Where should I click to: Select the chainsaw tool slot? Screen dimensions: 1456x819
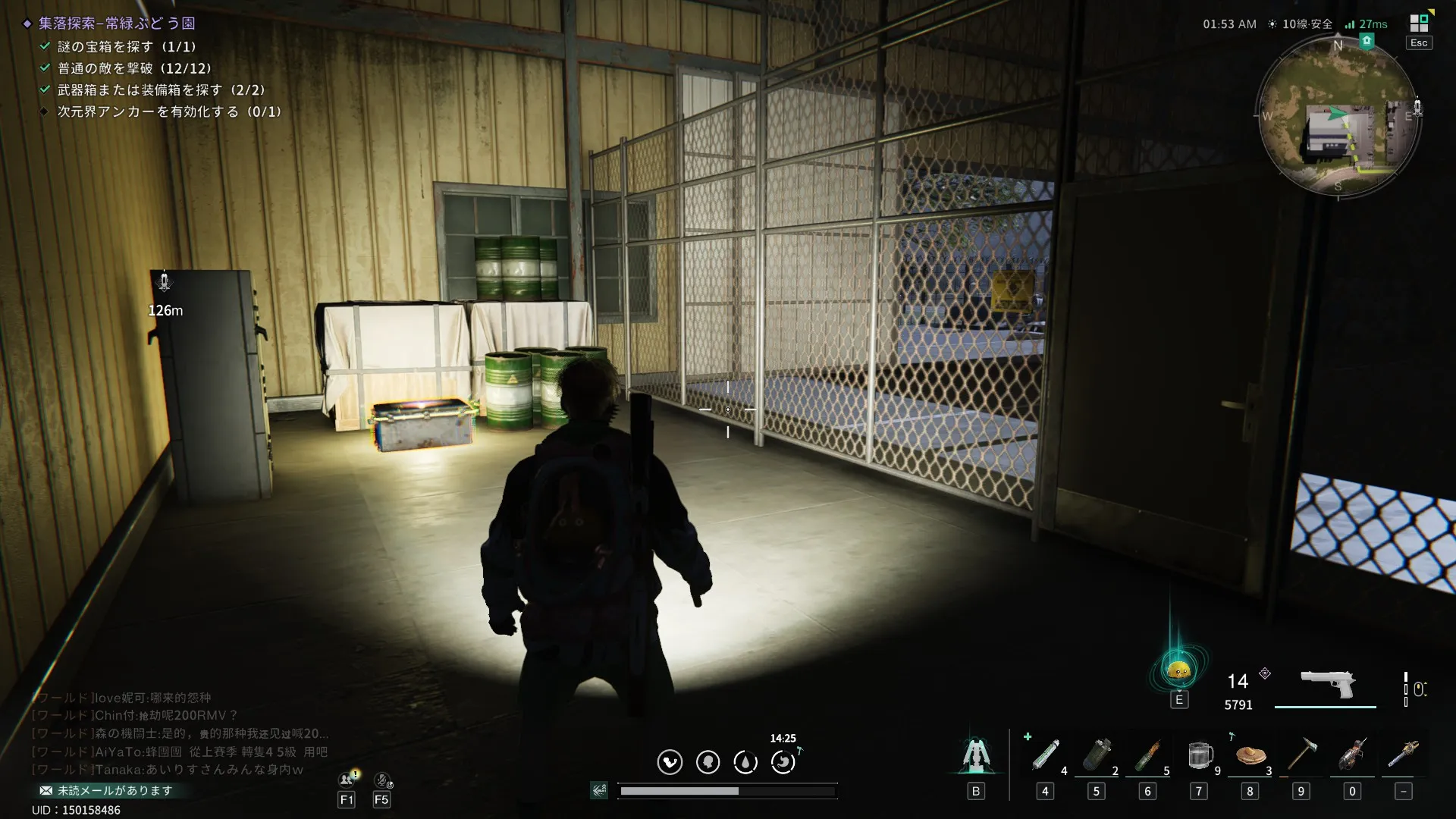point(1404,756)
